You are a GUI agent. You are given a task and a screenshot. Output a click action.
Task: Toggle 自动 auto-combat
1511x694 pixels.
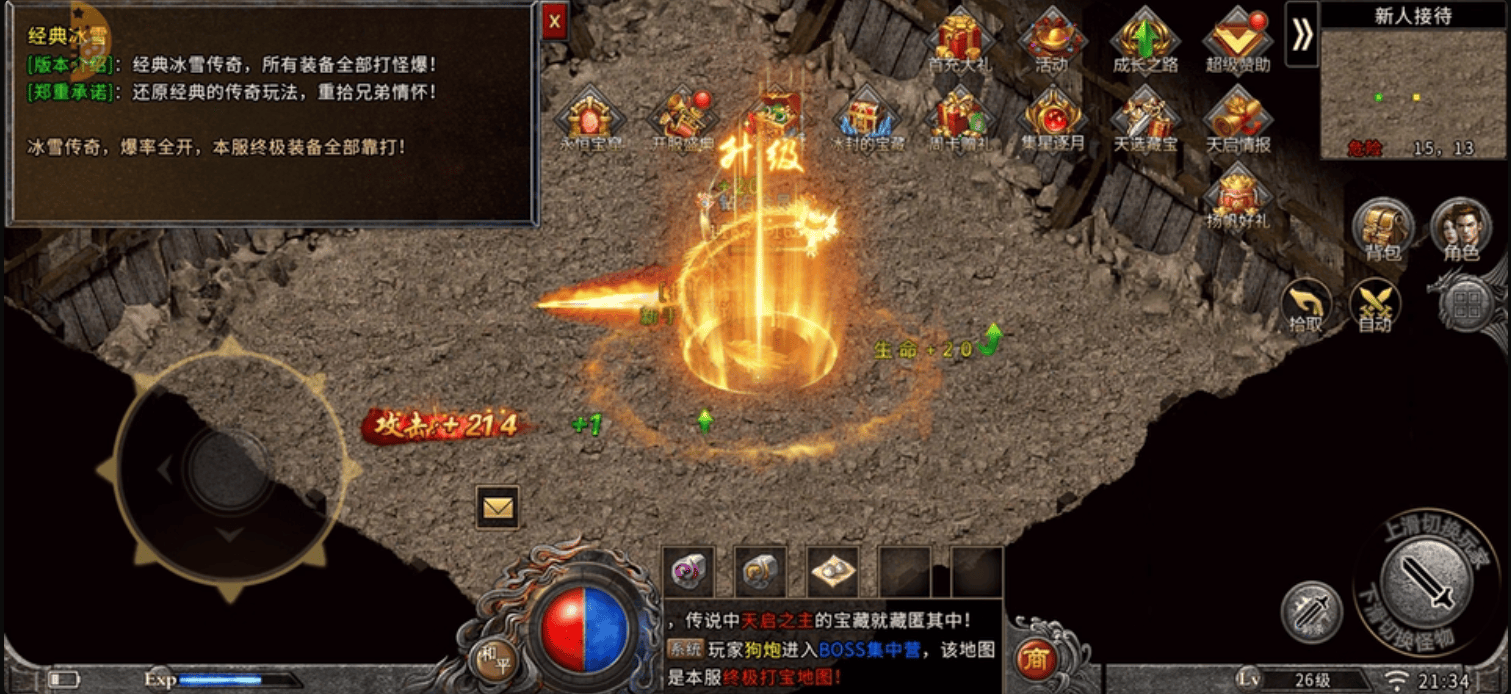pos(1374,305)
